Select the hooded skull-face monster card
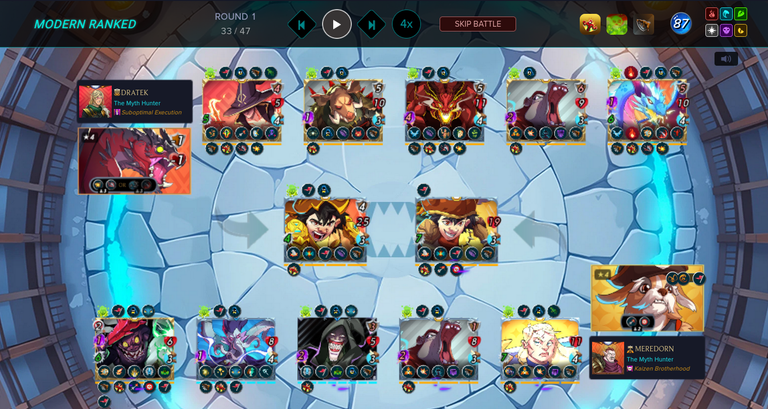The height and width of the screenshot is (409, 768). coord(336,347)
